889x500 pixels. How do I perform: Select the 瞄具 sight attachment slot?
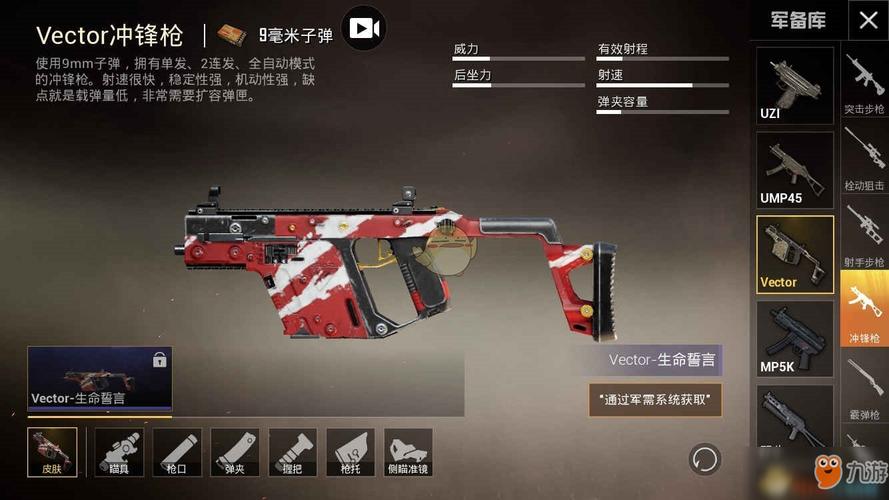pos(120,452)
